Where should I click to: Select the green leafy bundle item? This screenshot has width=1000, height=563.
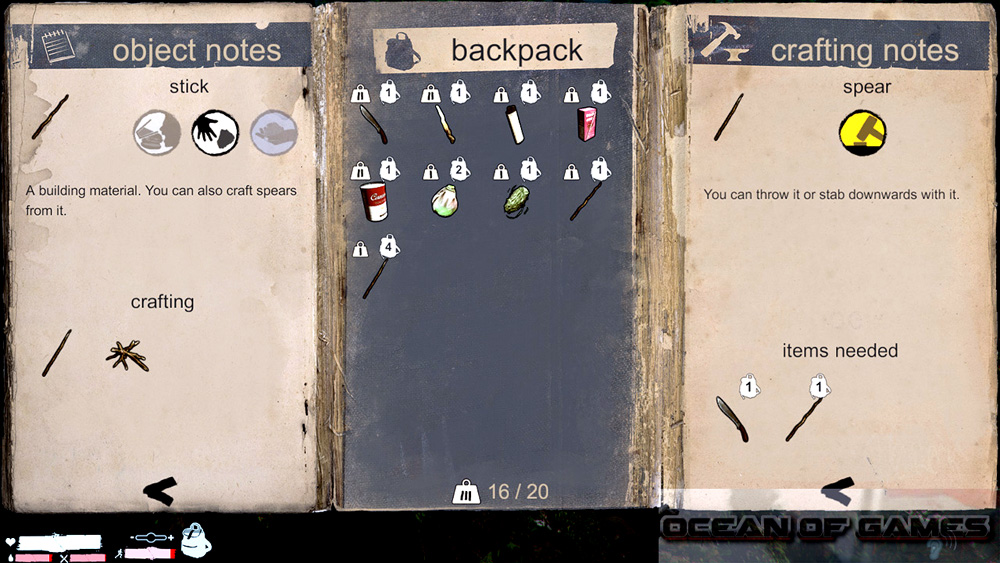[516, 199]
